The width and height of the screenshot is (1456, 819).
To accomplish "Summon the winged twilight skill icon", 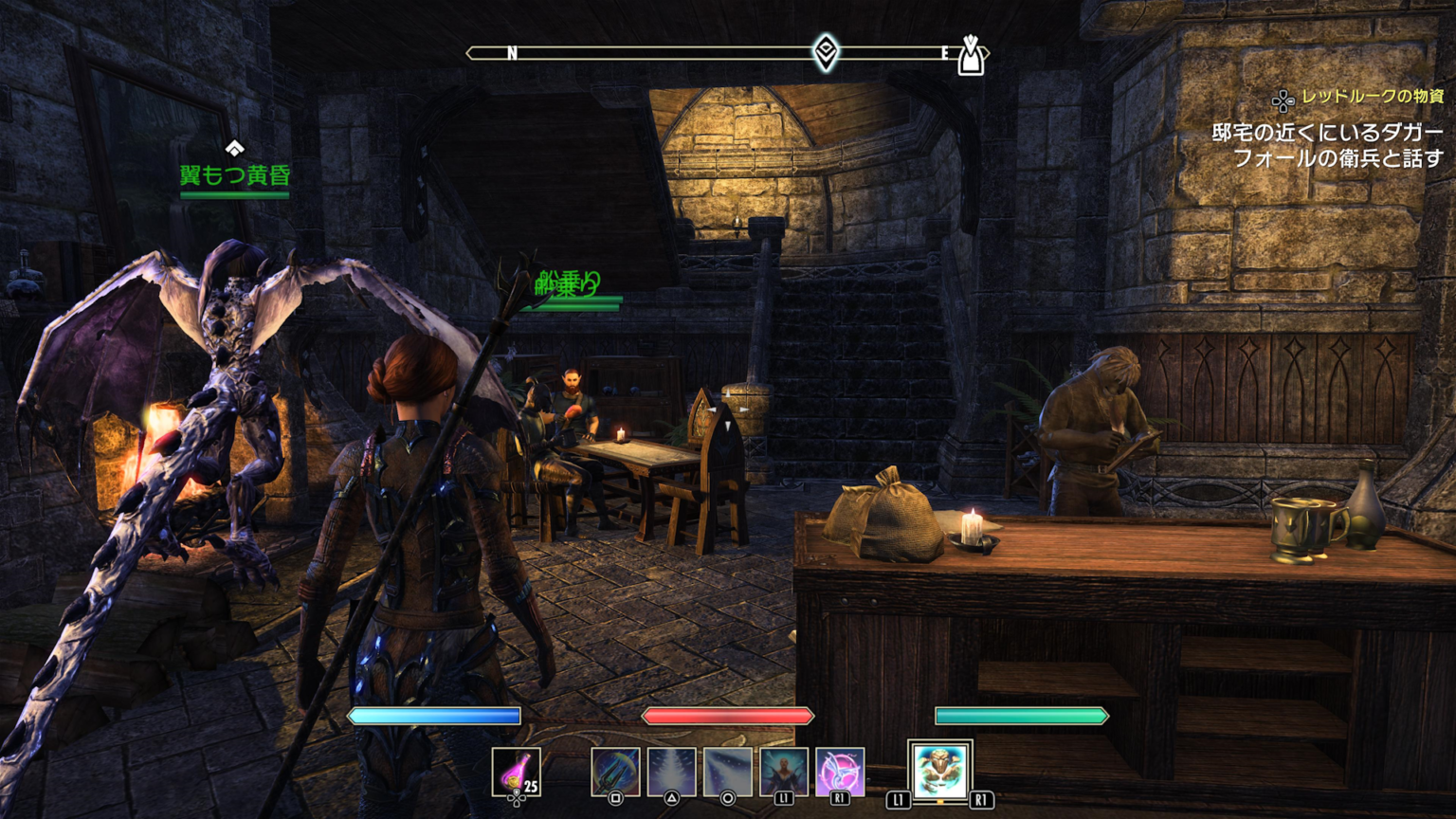I will tap(840, 771).
